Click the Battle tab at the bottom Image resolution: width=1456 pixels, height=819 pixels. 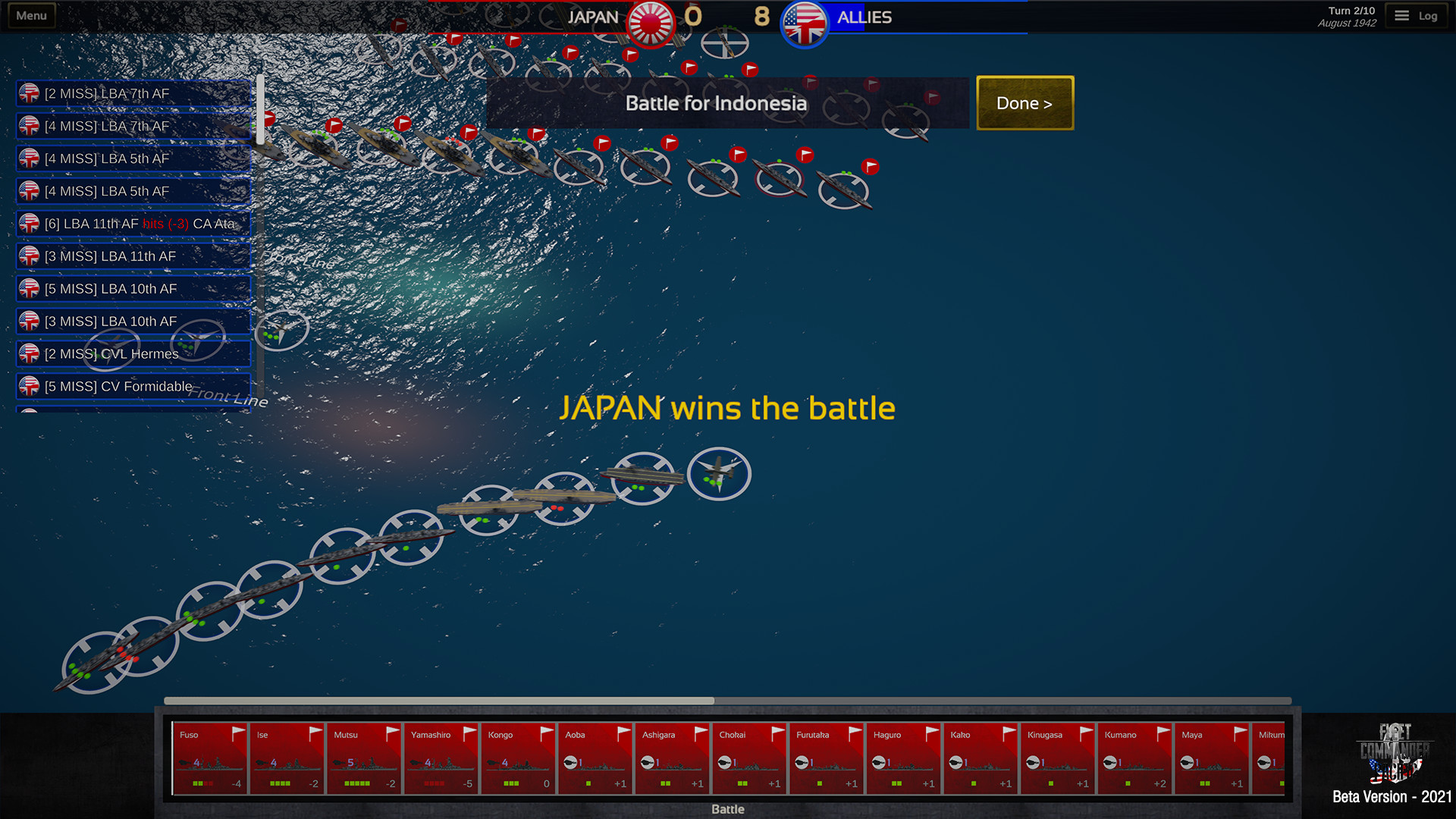tap(726, 809)
